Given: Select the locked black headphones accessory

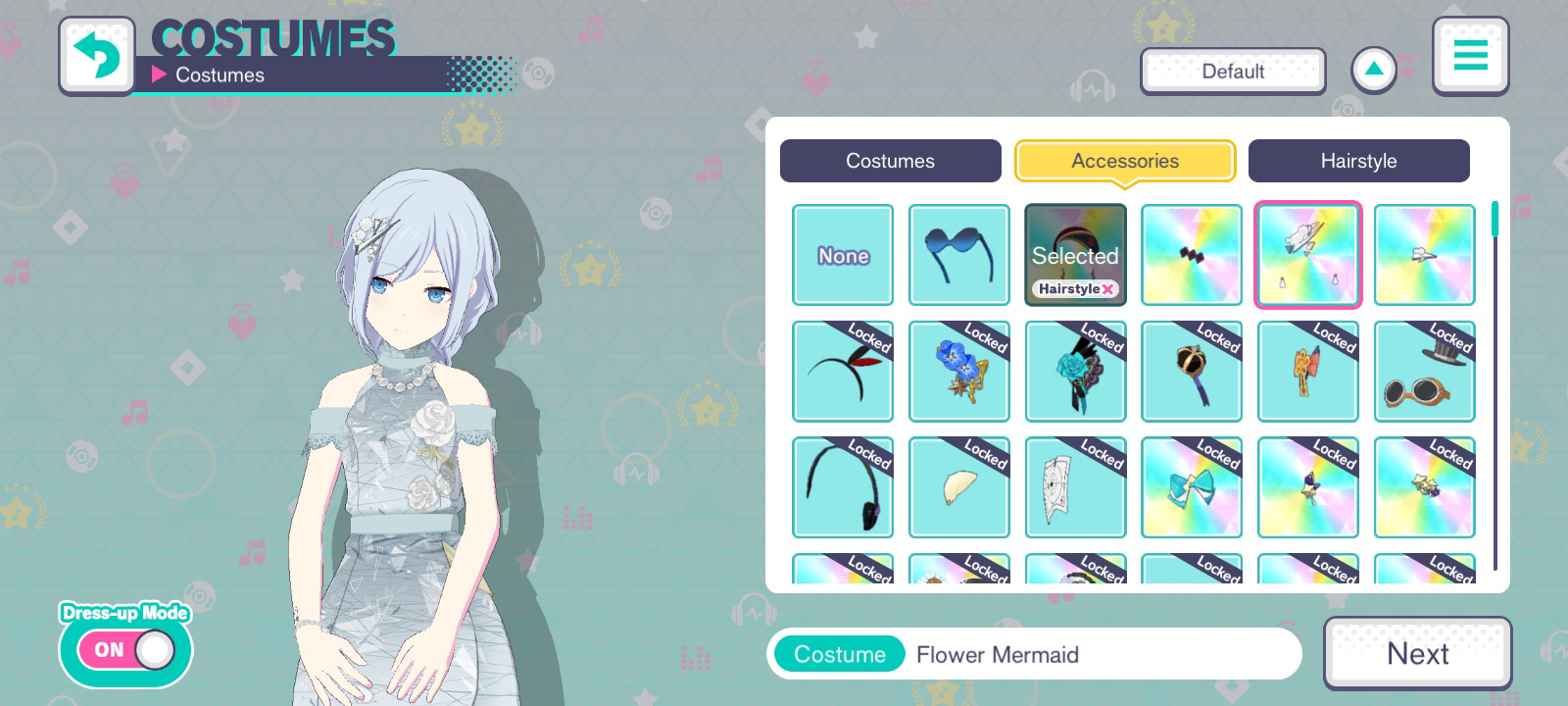Looking at the screenshot, I should [843, 487].
